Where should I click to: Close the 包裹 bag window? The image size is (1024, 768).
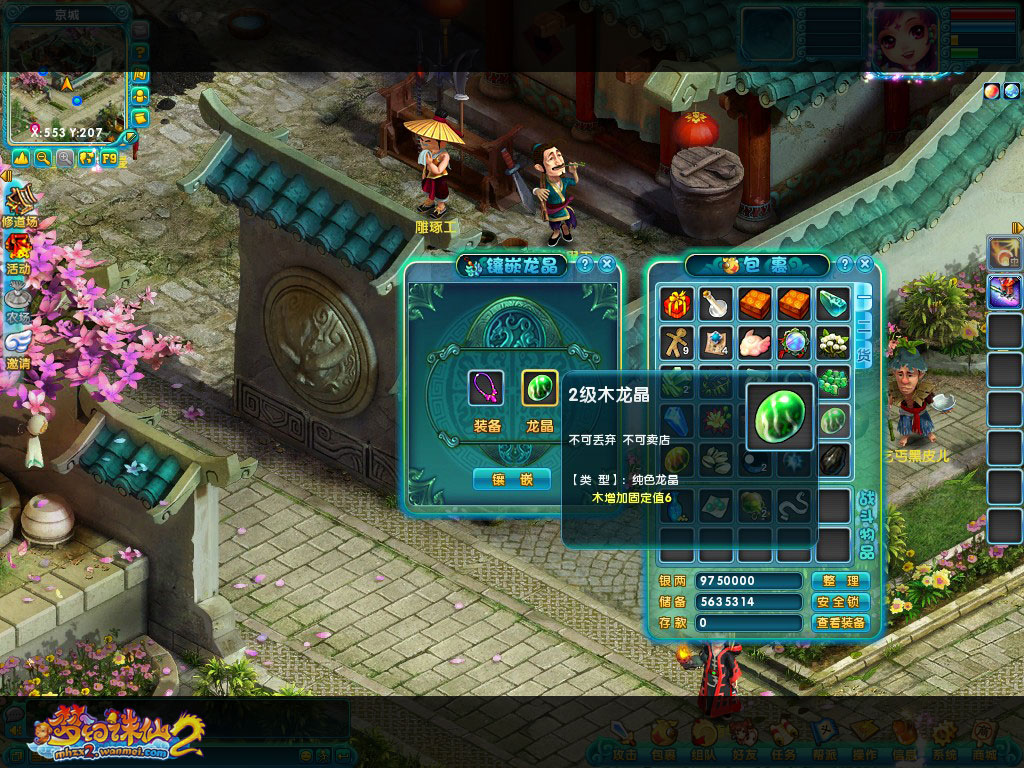pos(866,264)
